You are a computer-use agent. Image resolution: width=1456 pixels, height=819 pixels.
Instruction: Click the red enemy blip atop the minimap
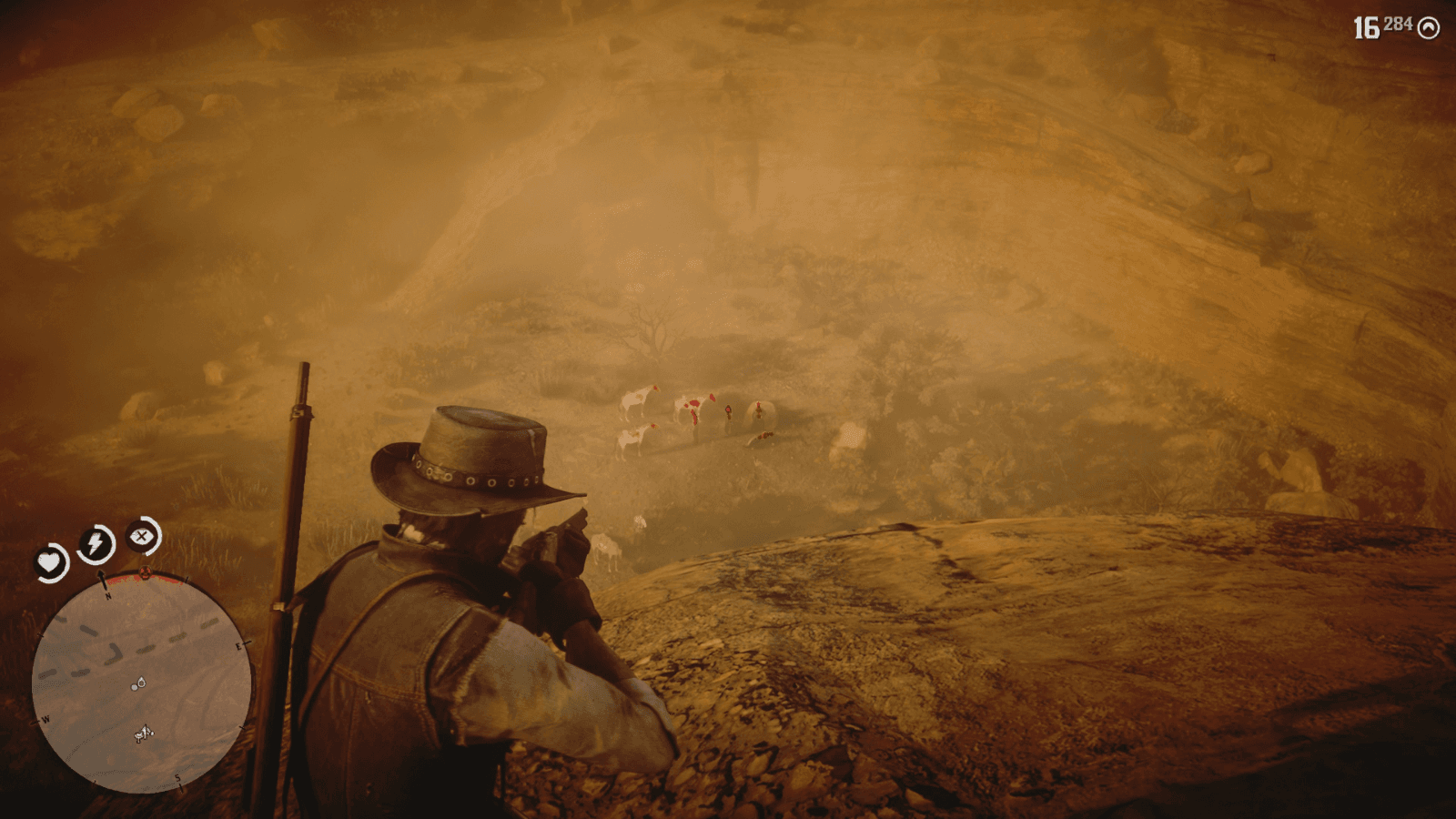tap(145, 571)
